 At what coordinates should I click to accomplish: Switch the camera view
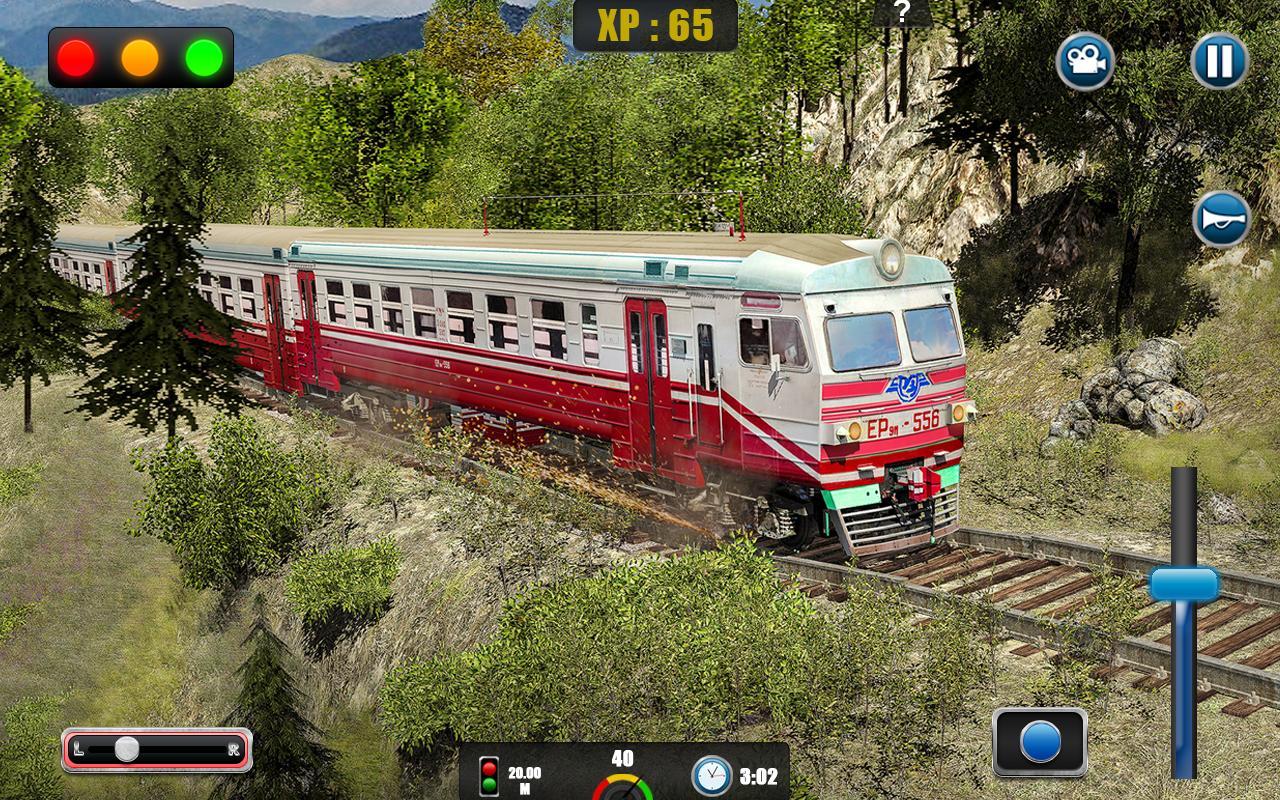[x=1085, y=62]
